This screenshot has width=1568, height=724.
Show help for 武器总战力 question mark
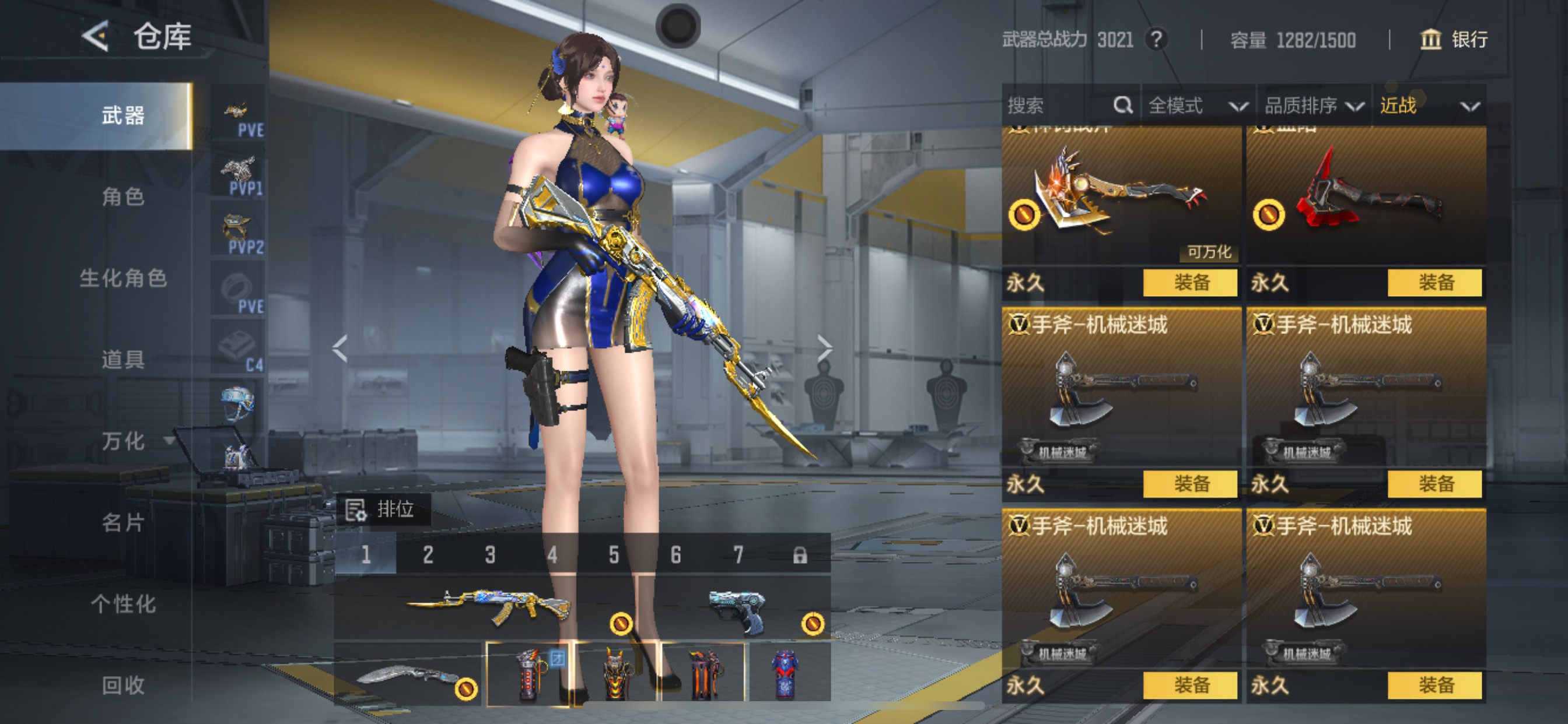click(x=1156, y=40)
